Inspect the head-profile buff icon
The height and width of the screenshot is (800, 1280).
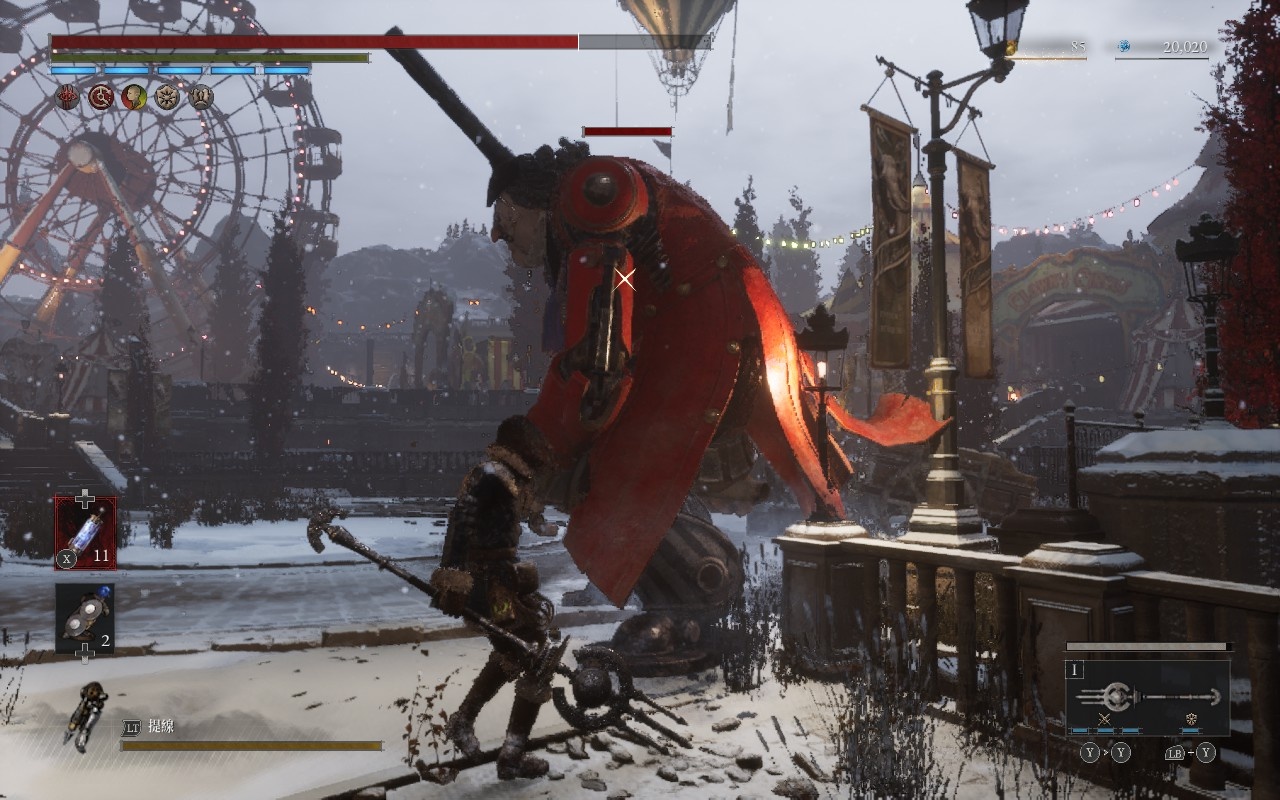coord(134,97)
